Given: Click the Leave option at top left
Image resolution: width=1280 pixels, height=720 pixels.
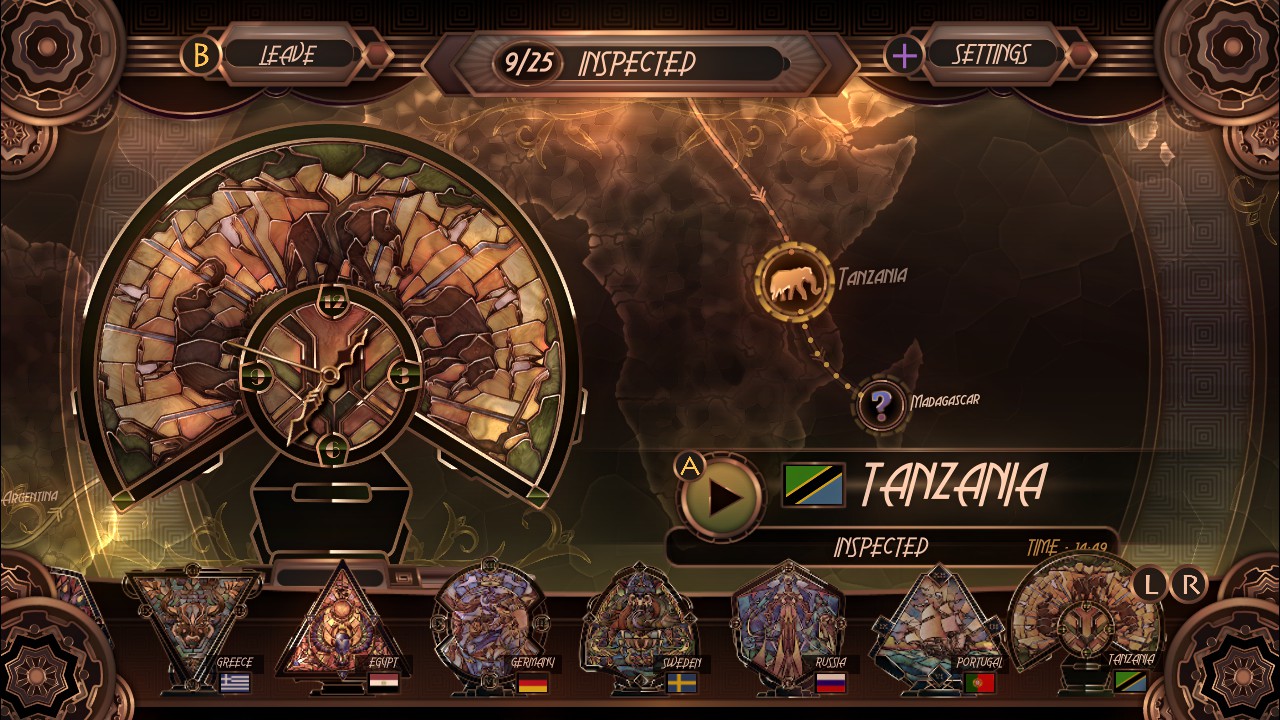Looking at the screenshot, I should pyautogui.click(x=286, y=55).
